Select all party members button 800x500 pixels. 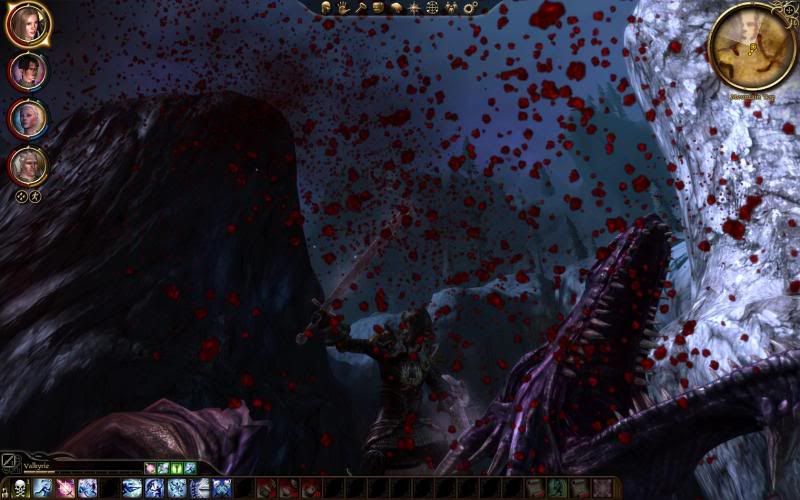tap(20, 197)
